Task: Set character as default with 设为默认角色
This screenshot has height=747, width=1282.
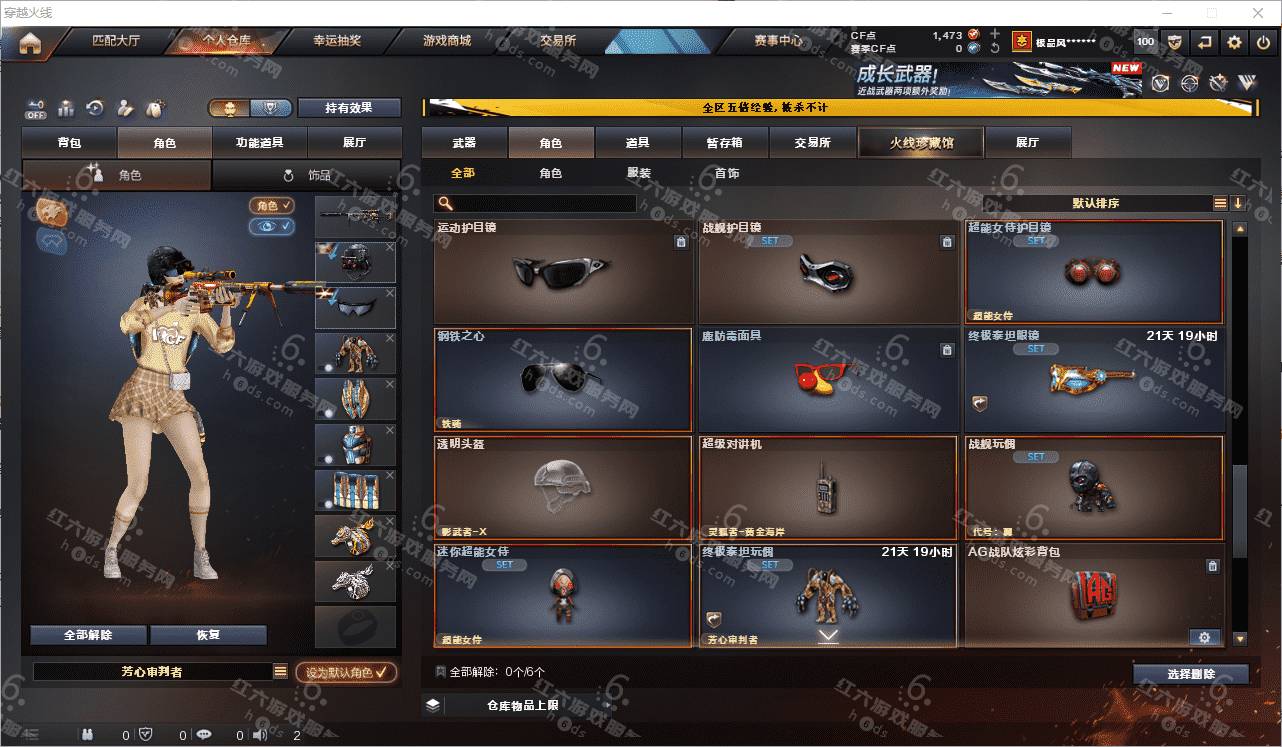Action: click(346, 673)
